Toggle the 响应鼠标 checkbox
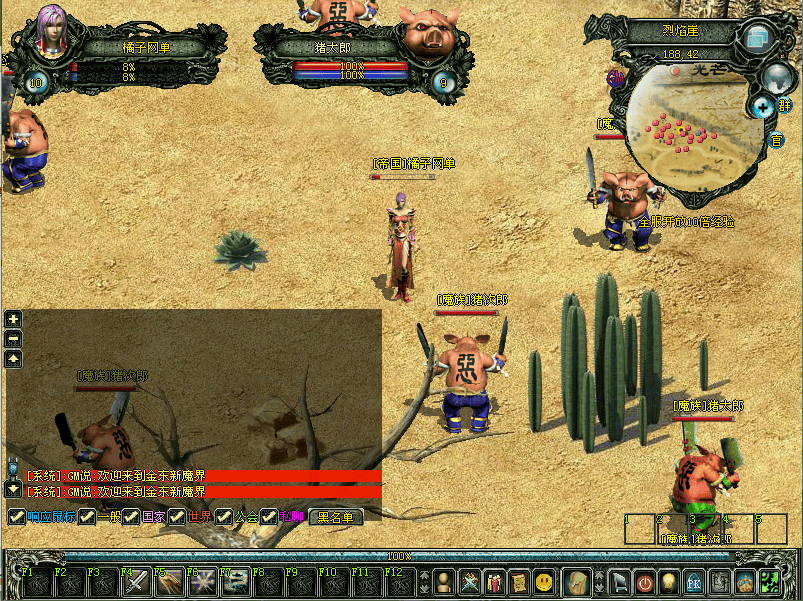803x601 pixels. coord(16,517)
